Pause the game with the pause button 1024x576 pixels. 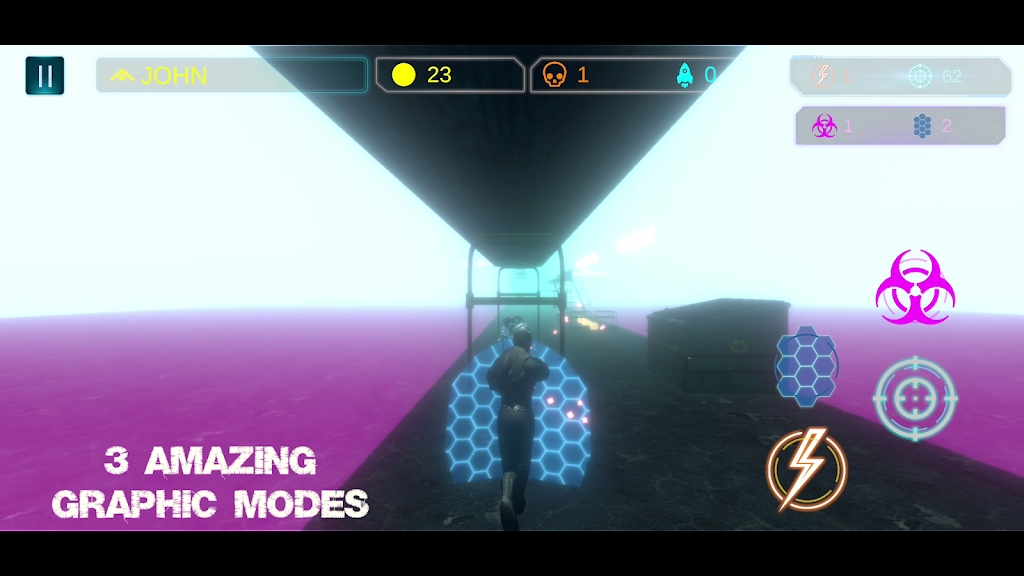[45, 76]
